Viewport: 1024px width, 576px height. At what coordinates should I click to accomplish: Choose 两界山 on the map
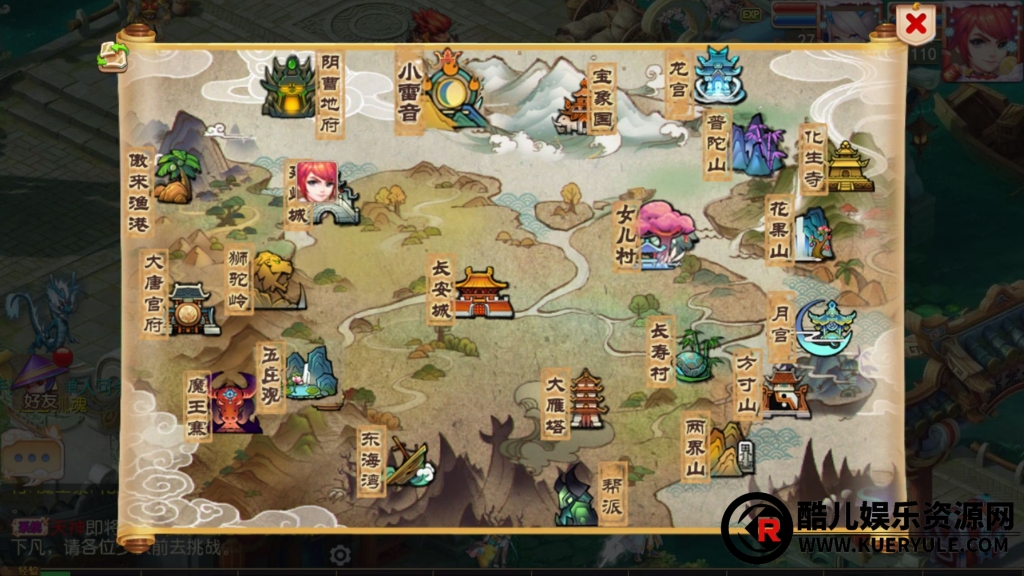pyautogui.click(x=730, y=447)
